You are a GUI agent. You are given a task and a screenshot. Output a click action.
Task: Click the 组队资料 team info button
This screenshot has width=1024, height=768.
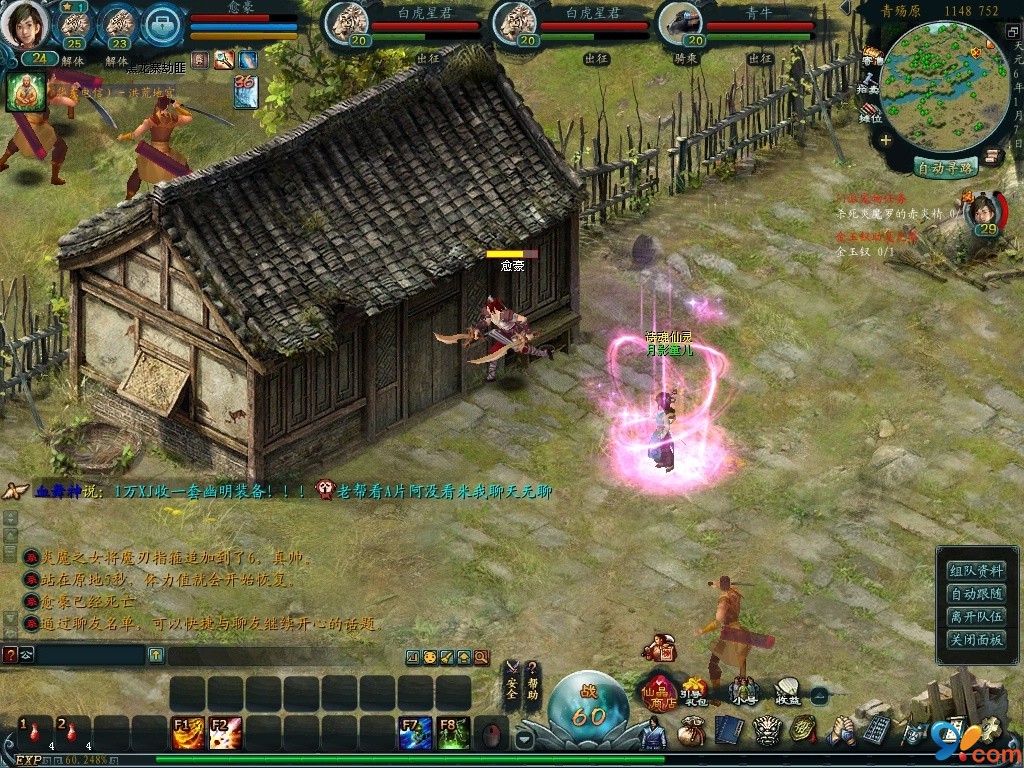click(976, 570)
